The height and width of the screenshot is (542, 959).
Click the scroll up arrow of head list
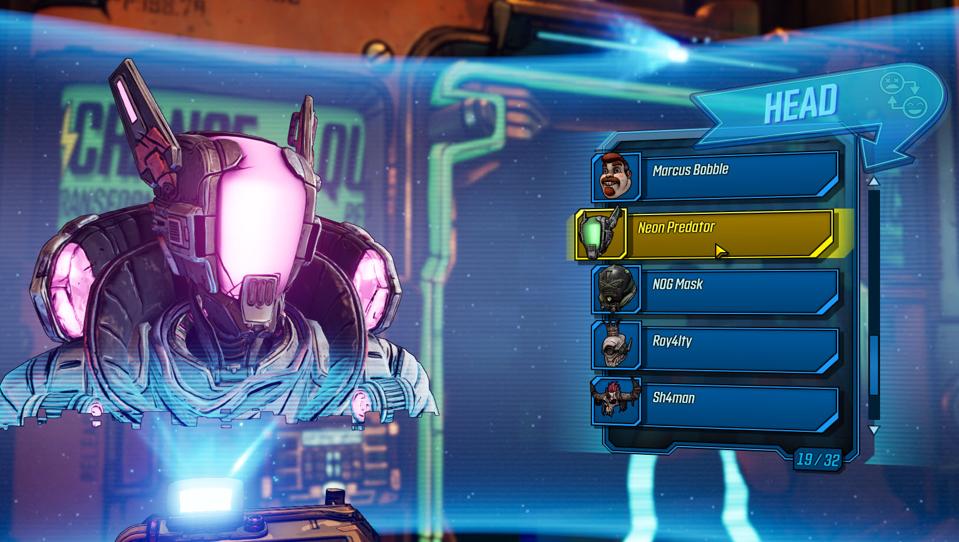point(874,182)
